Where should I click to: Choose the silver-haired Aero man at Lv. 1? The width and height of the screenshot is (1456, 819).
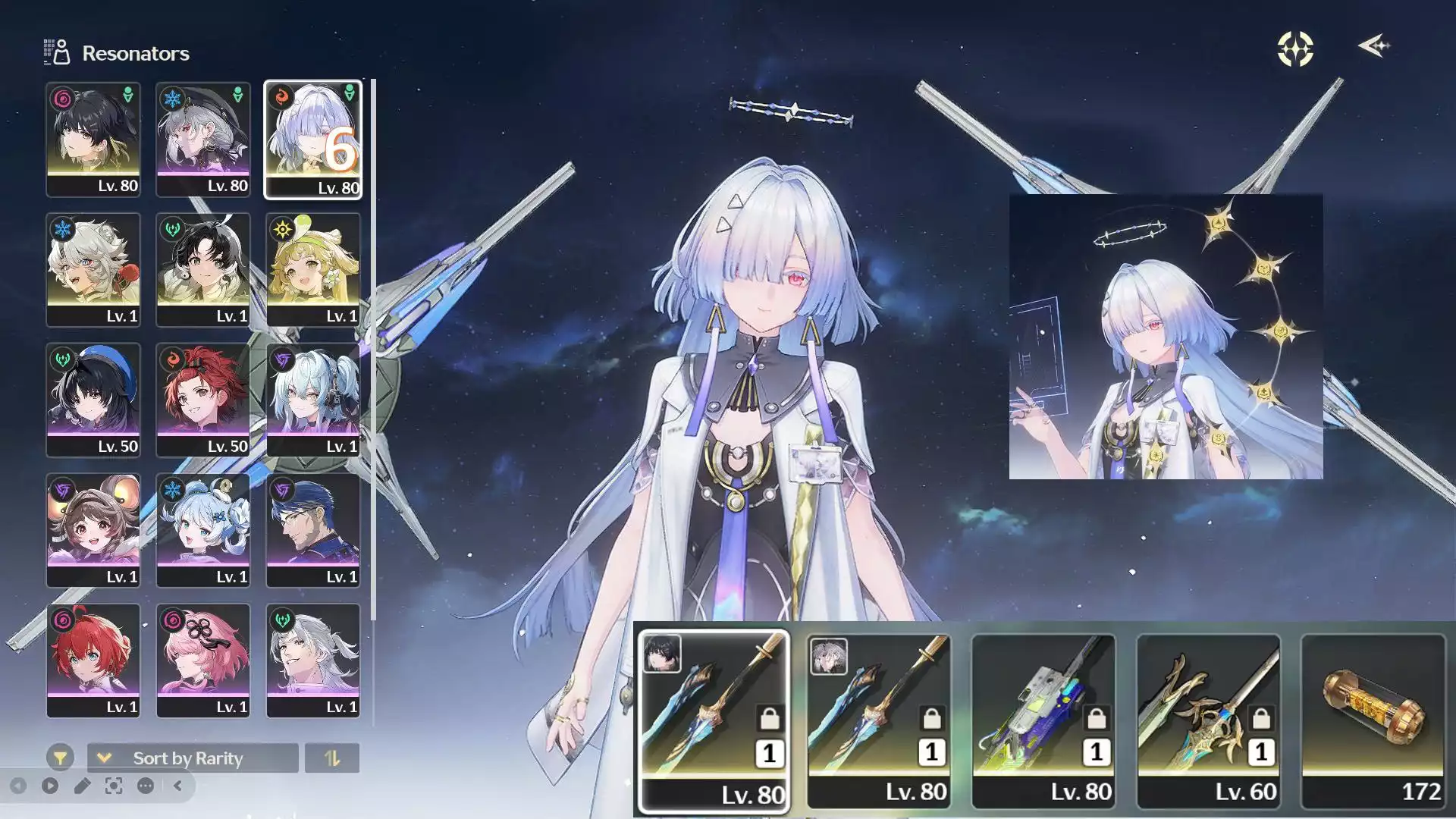click(312, 661)
